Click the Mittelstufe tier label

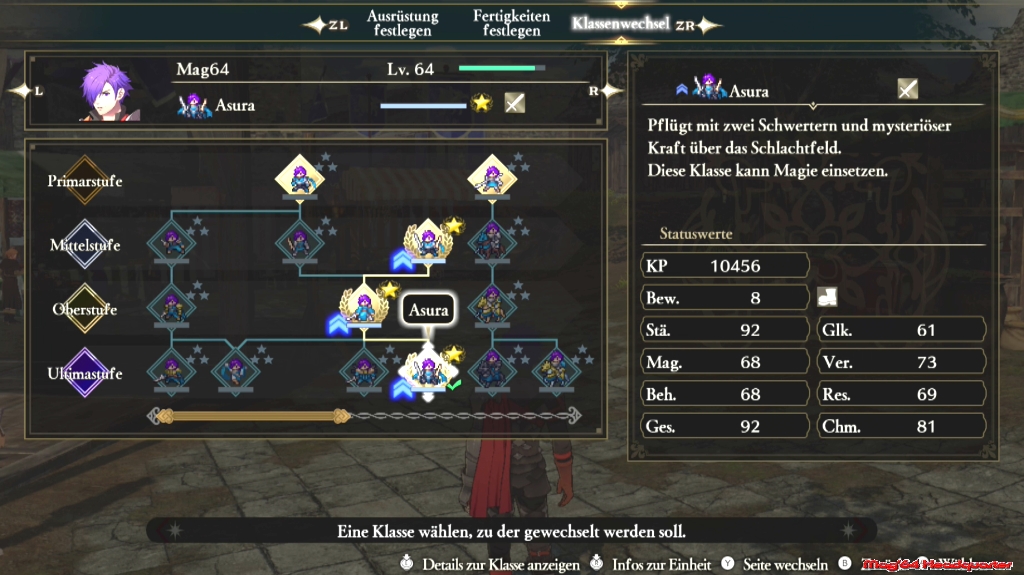(85, 245)
